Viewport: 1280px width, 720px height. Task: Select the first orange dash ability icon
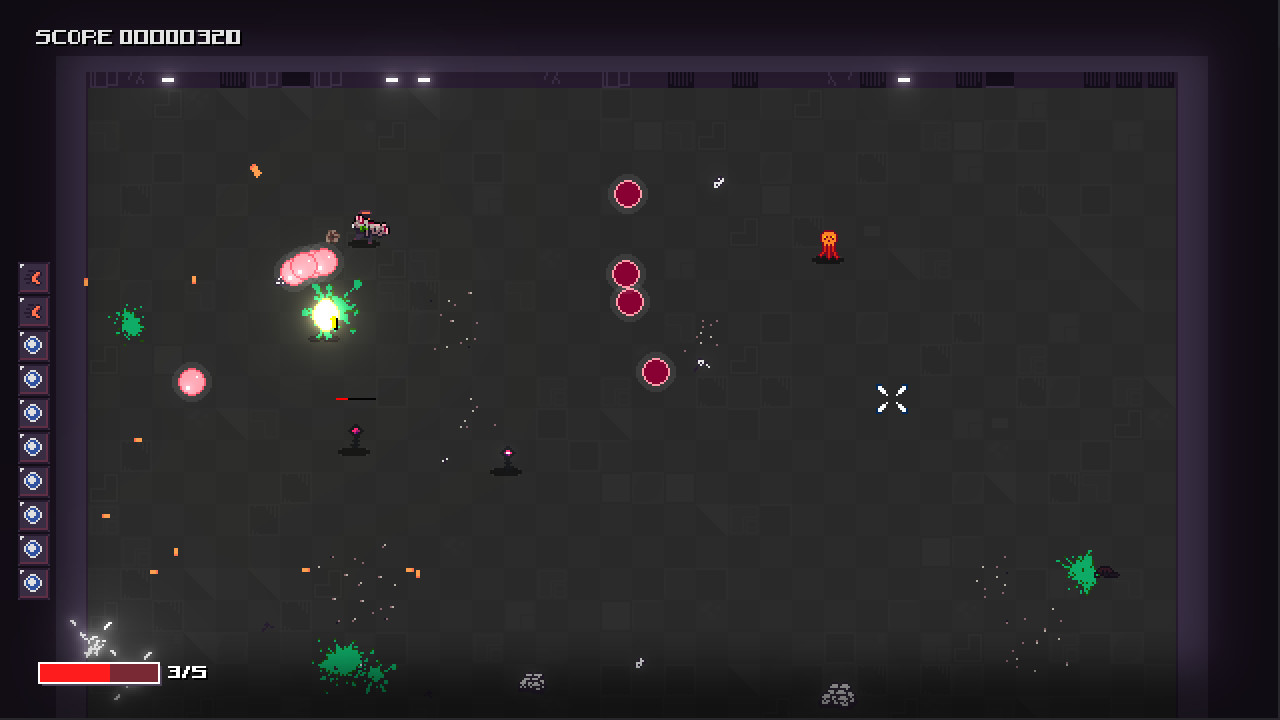[x=33, y=278]
